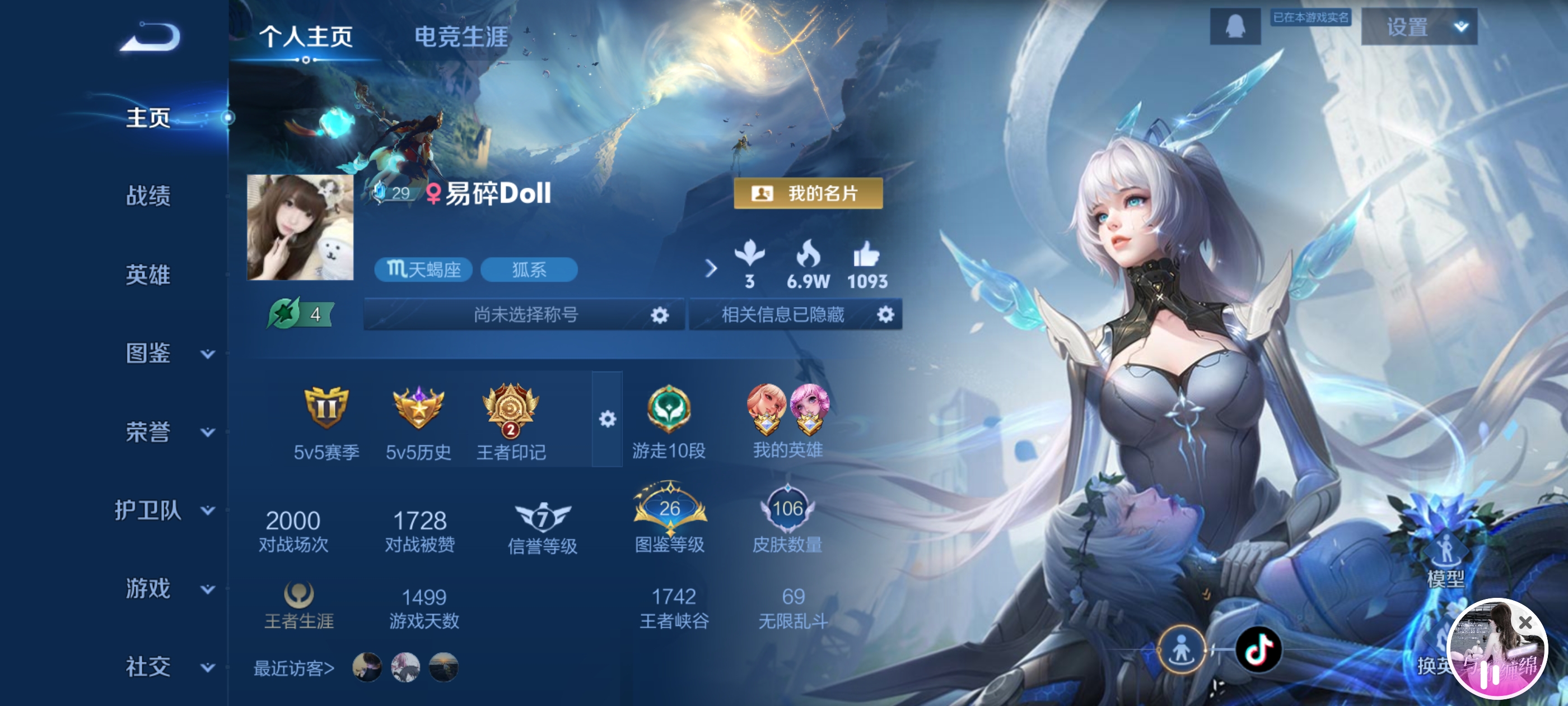Click the gear next to 尚未选择称号

(660, 314)
